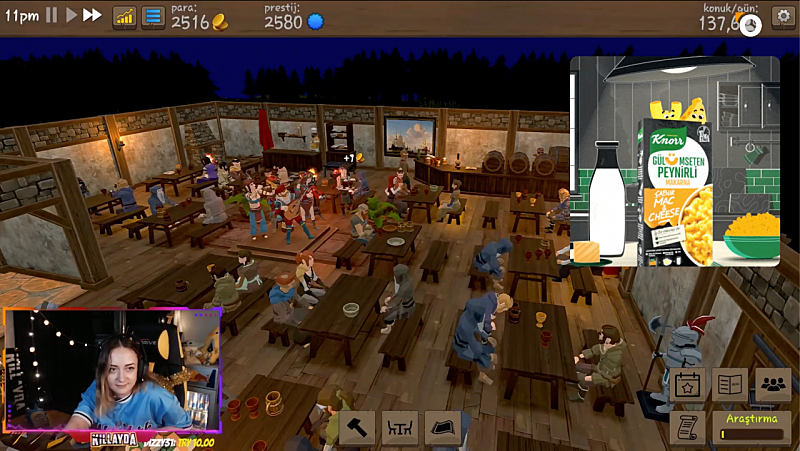Viewport: 800px width, 451px height.
Task: Select the hammer build tool
Action: click(357, 428)
